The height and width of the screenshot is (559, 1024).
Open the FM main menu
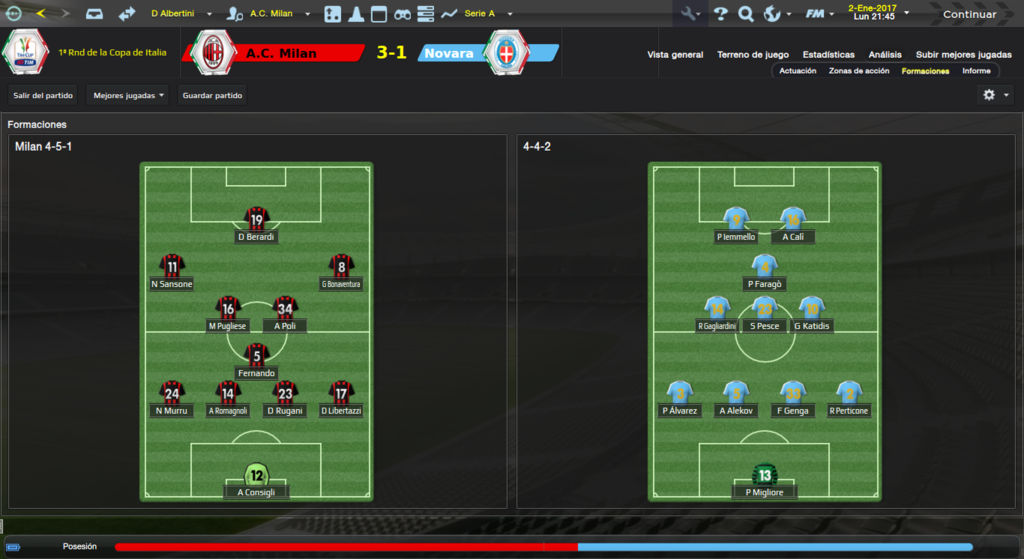pyautogui.click(x=820, y=14)
